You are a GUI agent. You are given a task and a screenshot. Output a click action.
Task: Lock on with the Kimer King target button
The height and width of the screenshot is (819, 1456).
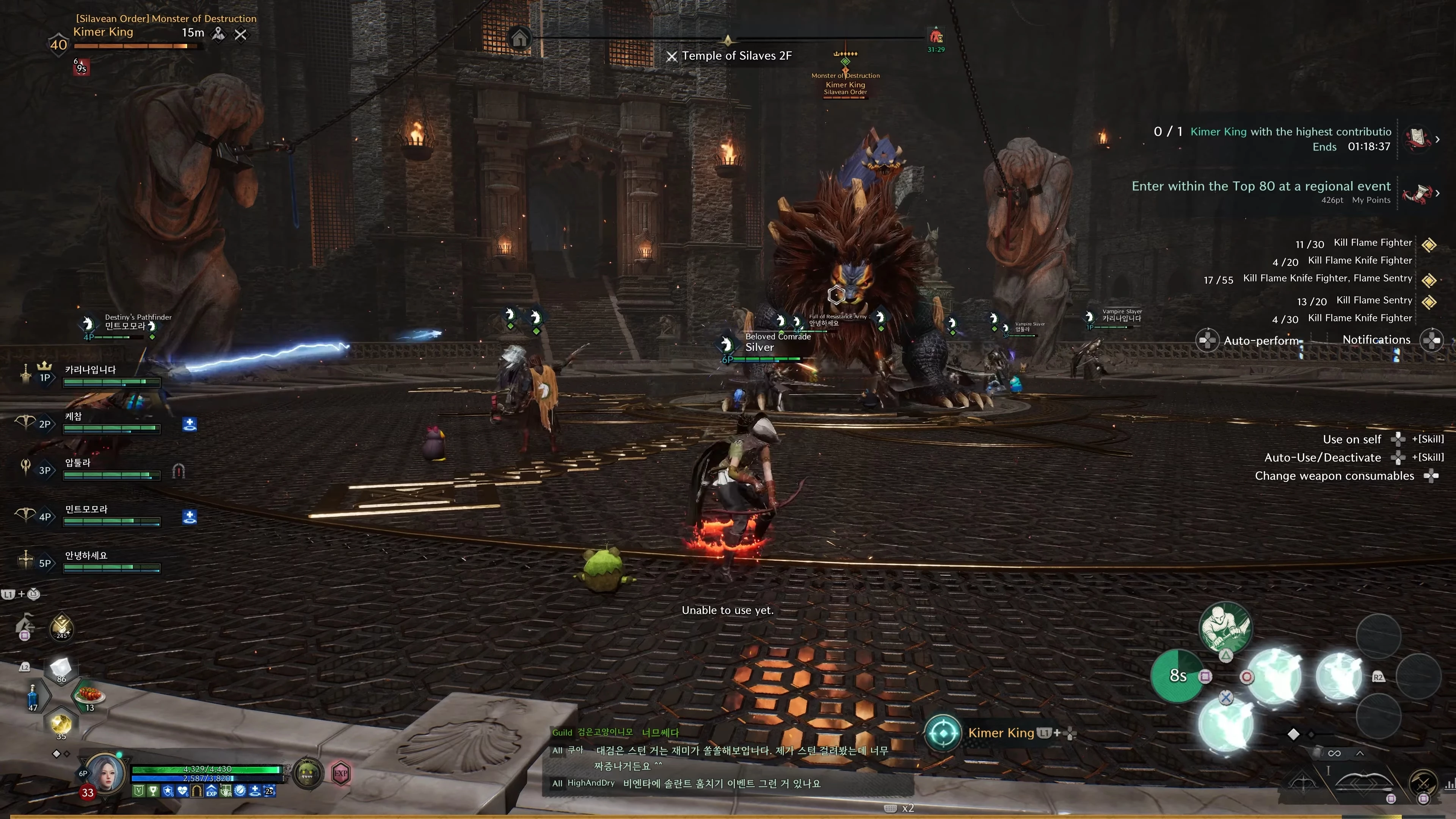943,733
